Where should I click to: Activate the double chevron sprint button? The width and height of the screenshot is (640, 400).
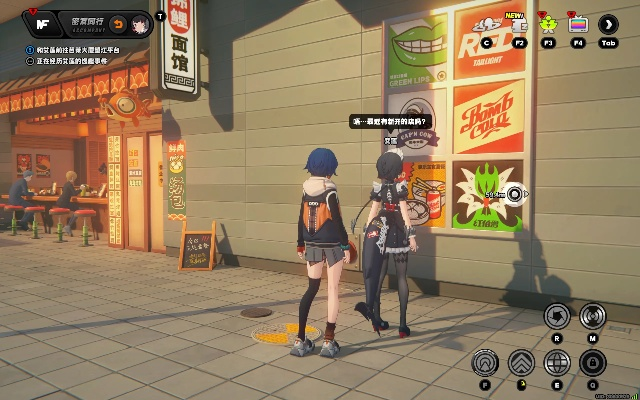click(520, 362)
